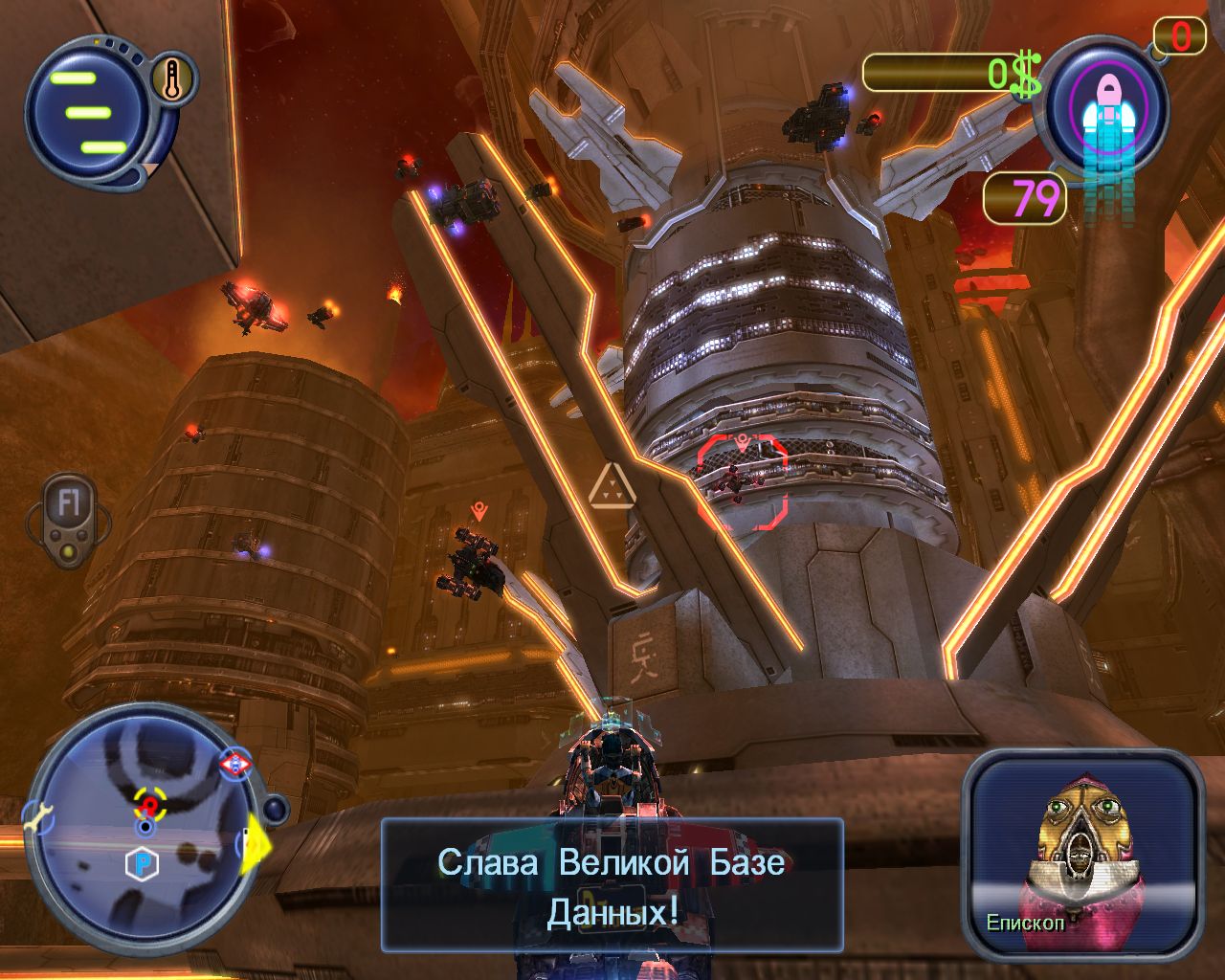Viewport: 1225px width, 980px height.
Task: Select the blue P parking marker
Action: [142, 865]
